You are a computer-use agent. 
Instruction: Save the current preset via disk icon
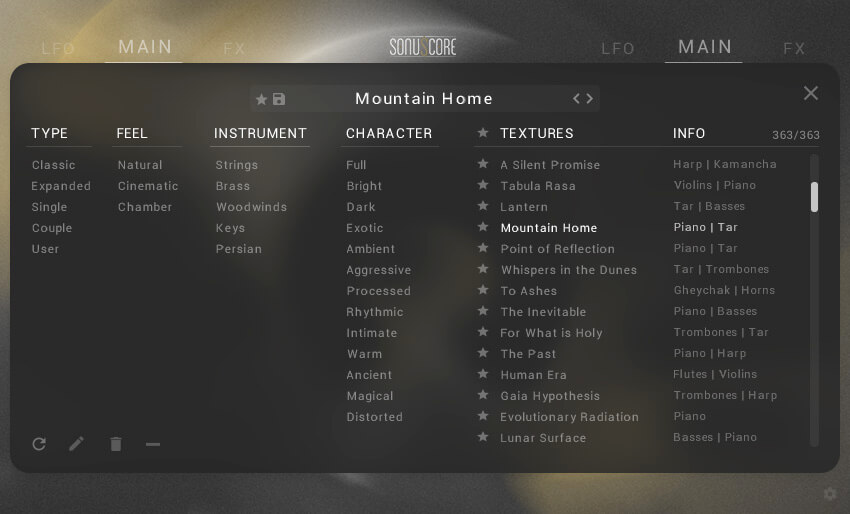pos(279,99)
